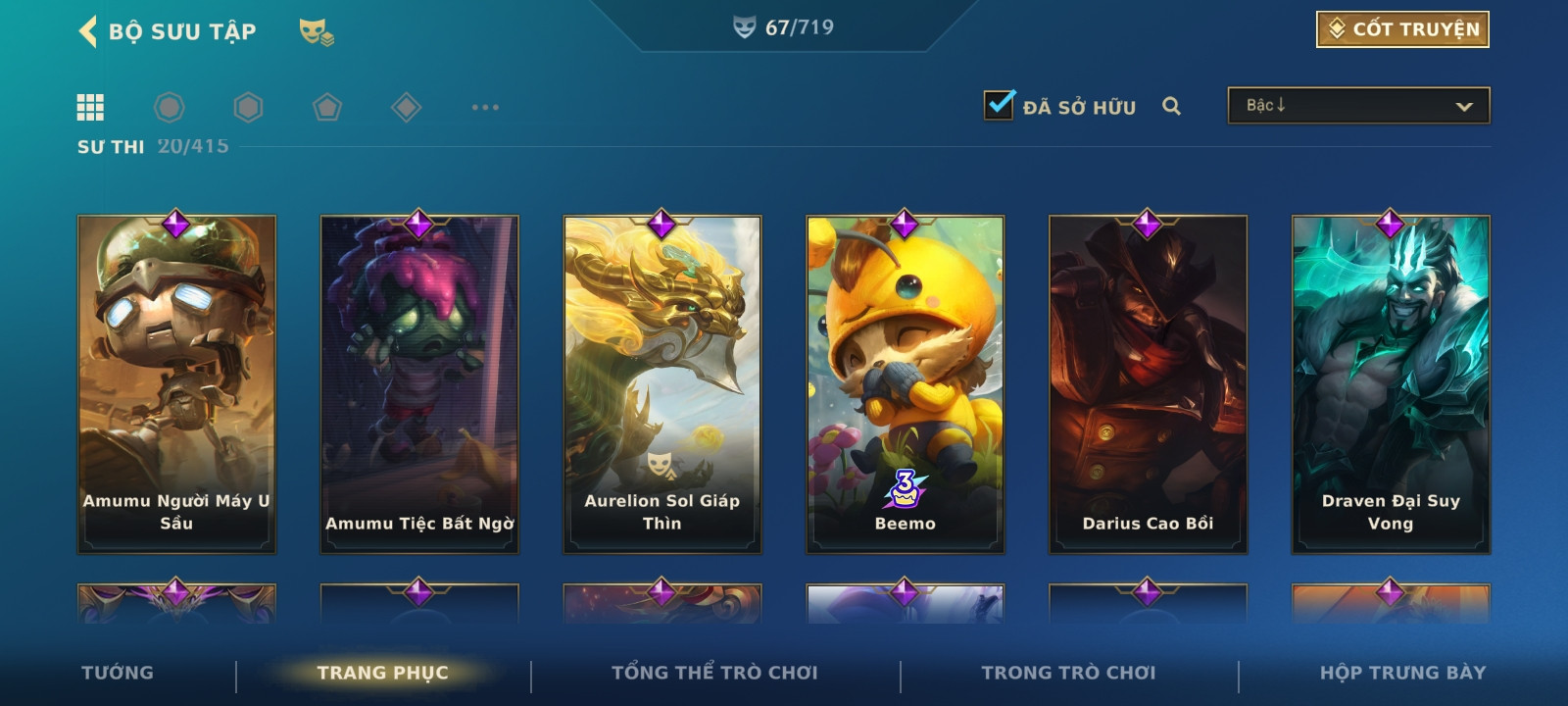Open the skin search magnifier

tap(1171, 106)
